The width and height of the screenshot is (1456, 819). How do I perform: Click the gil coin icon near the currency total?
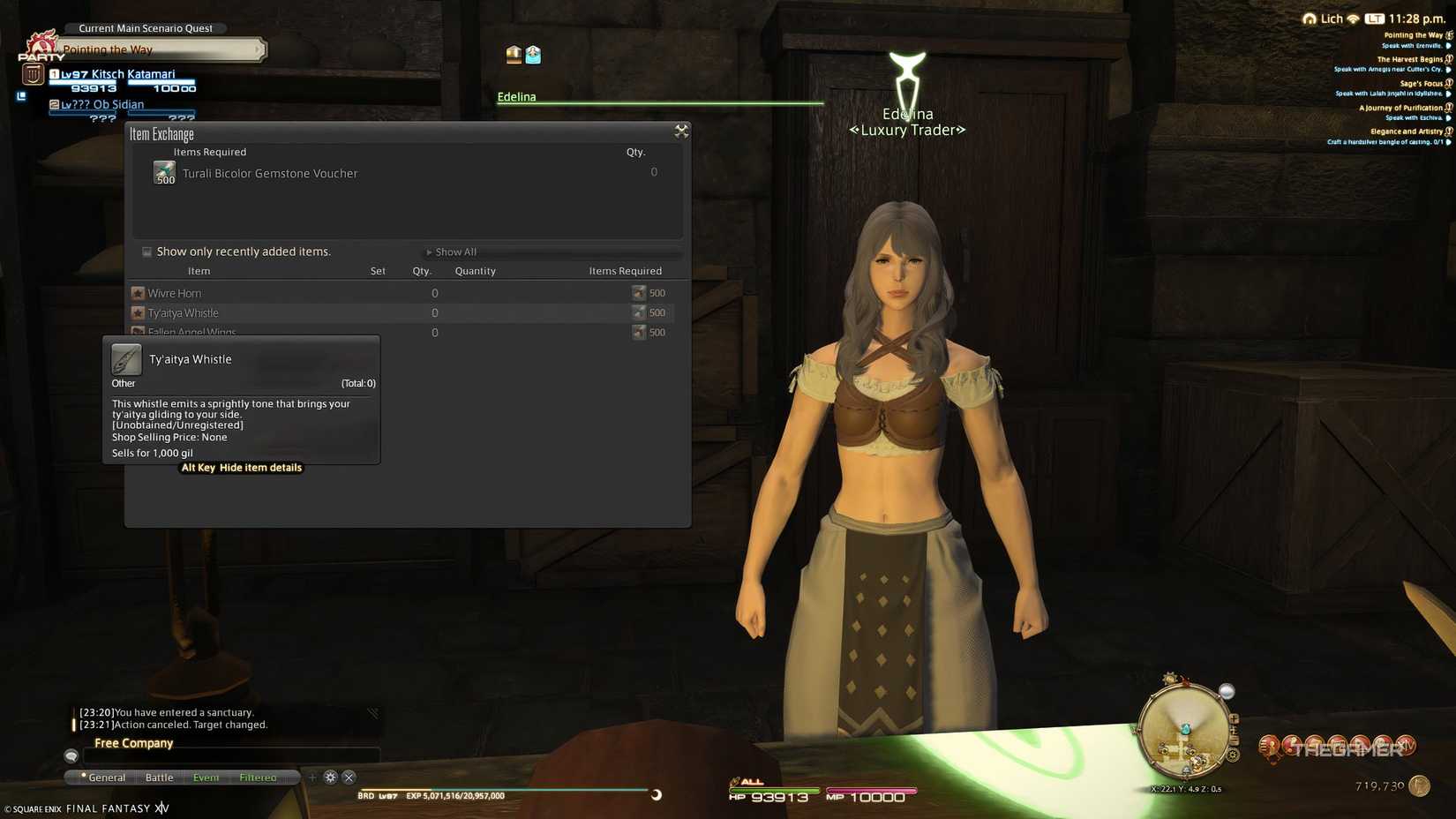coord(1418,785)
